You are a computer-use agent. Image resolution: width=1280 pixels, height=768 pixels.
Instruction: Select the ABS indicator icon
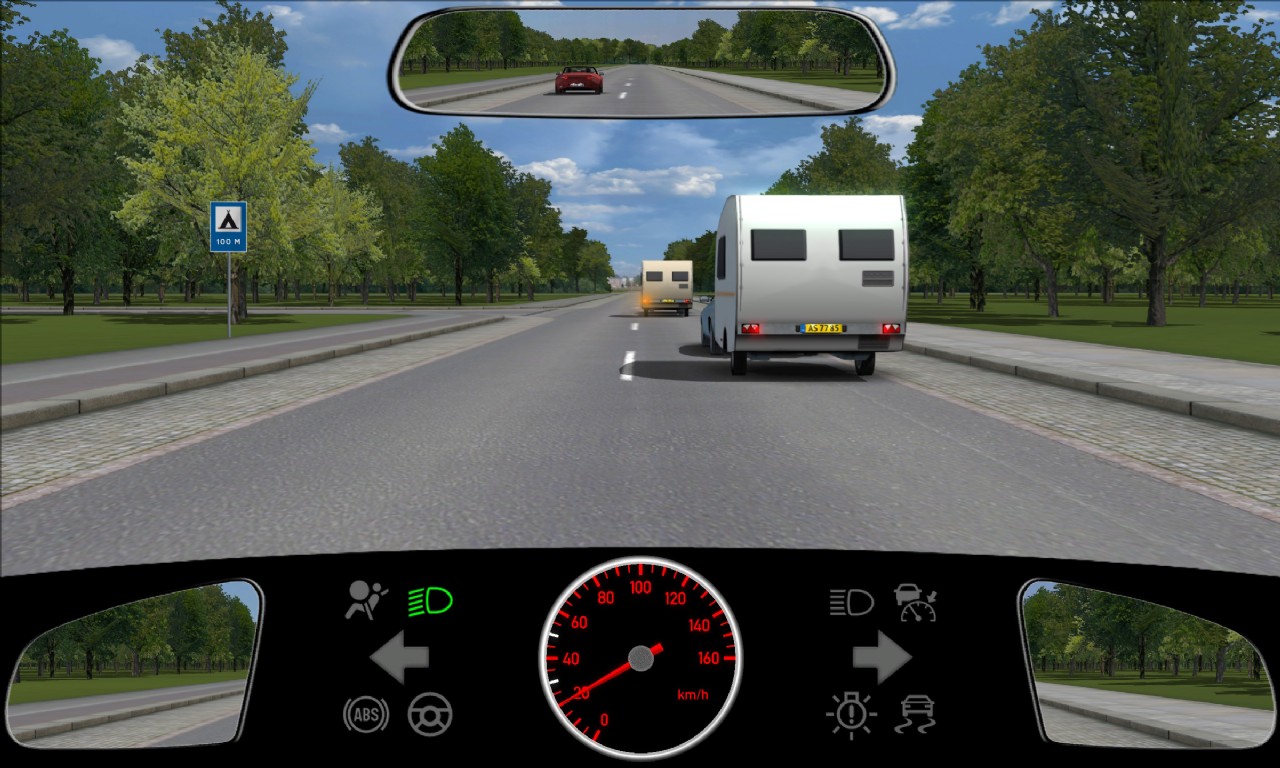(x=366, y=714)
